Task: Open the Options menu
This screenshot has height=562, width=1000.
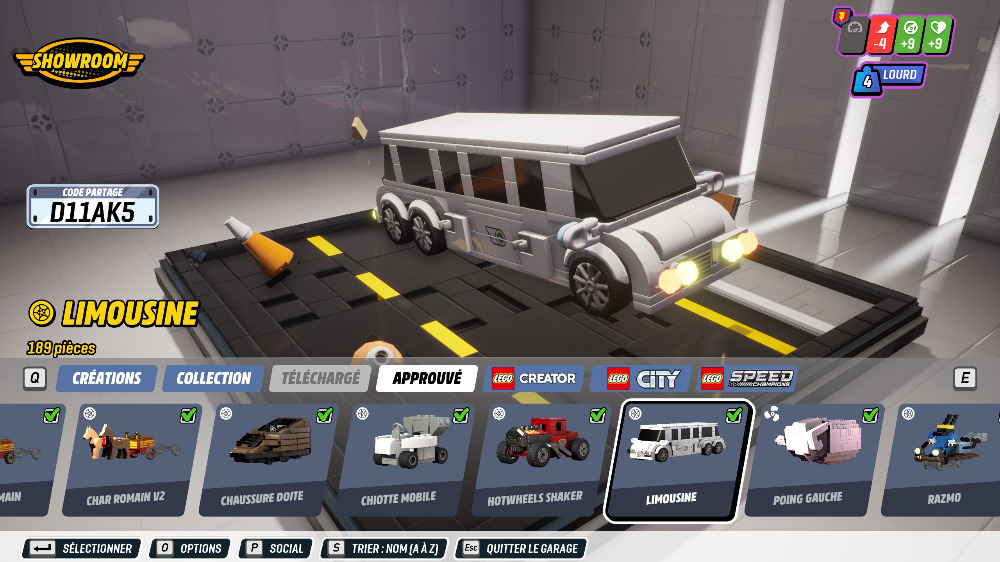Action: tap(190, 548)
